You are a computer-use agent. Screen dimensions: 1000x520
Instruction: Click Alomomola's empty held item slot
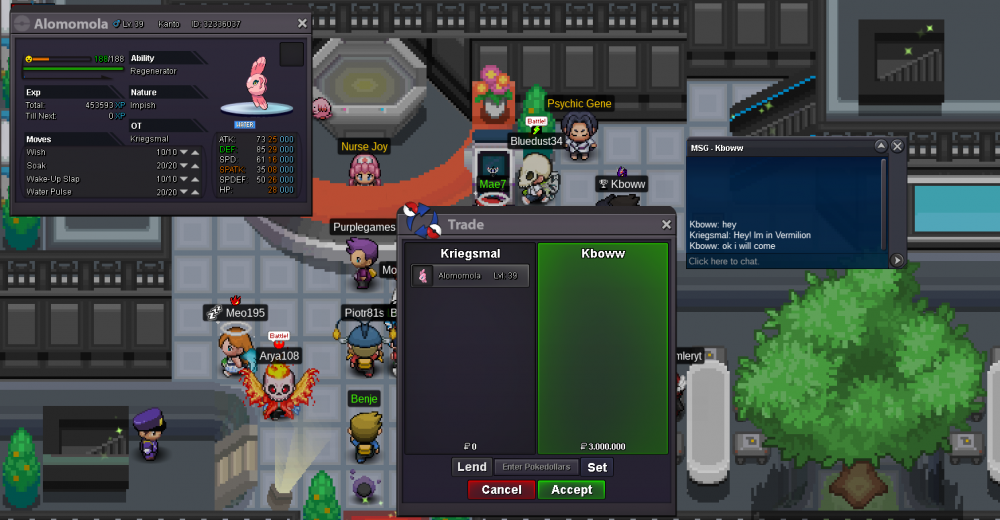[291, 54]
